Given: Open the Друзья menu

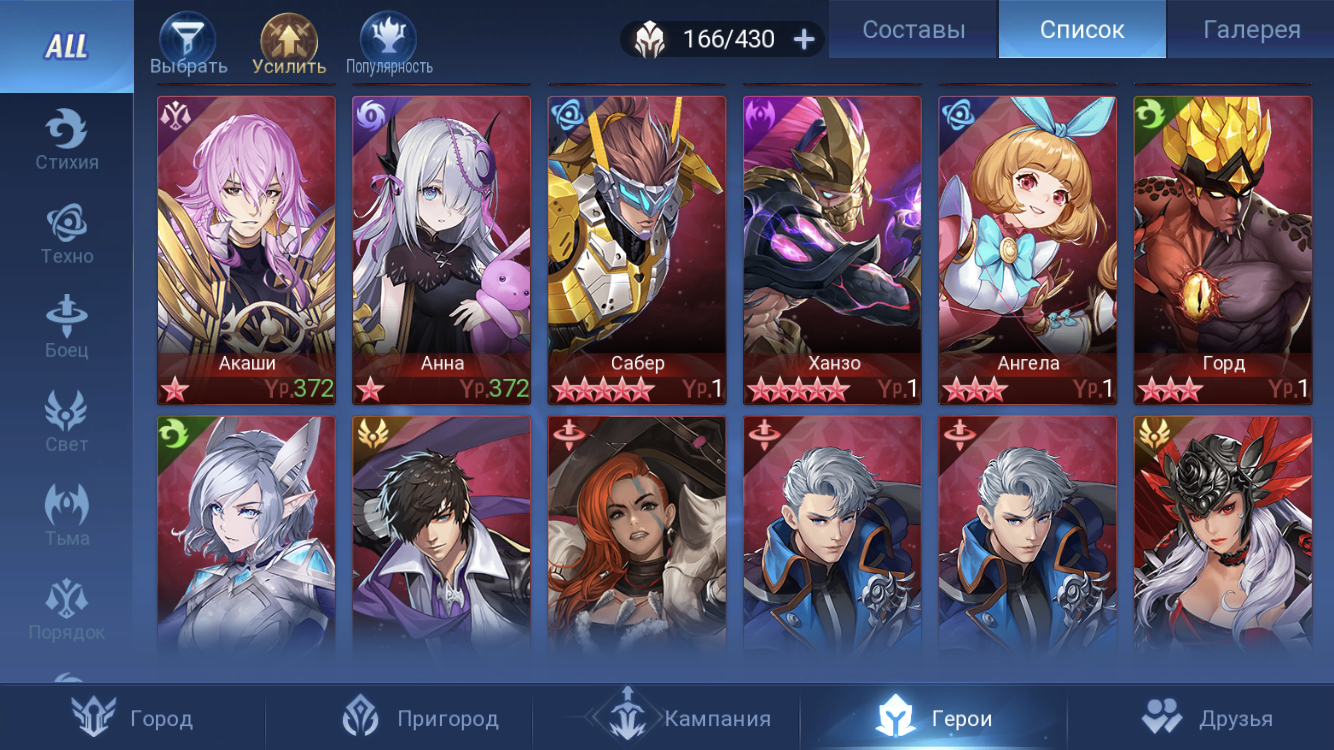Looking at the screenshot, I should pyautogui.click(x=1207, y=718).
